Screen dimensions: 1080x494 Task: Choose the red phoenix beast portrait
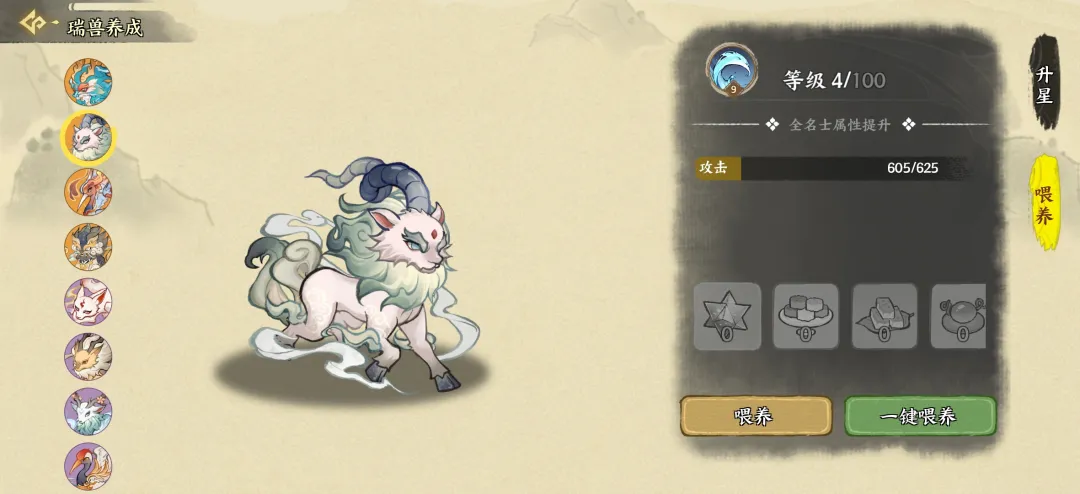coord(88,192)
